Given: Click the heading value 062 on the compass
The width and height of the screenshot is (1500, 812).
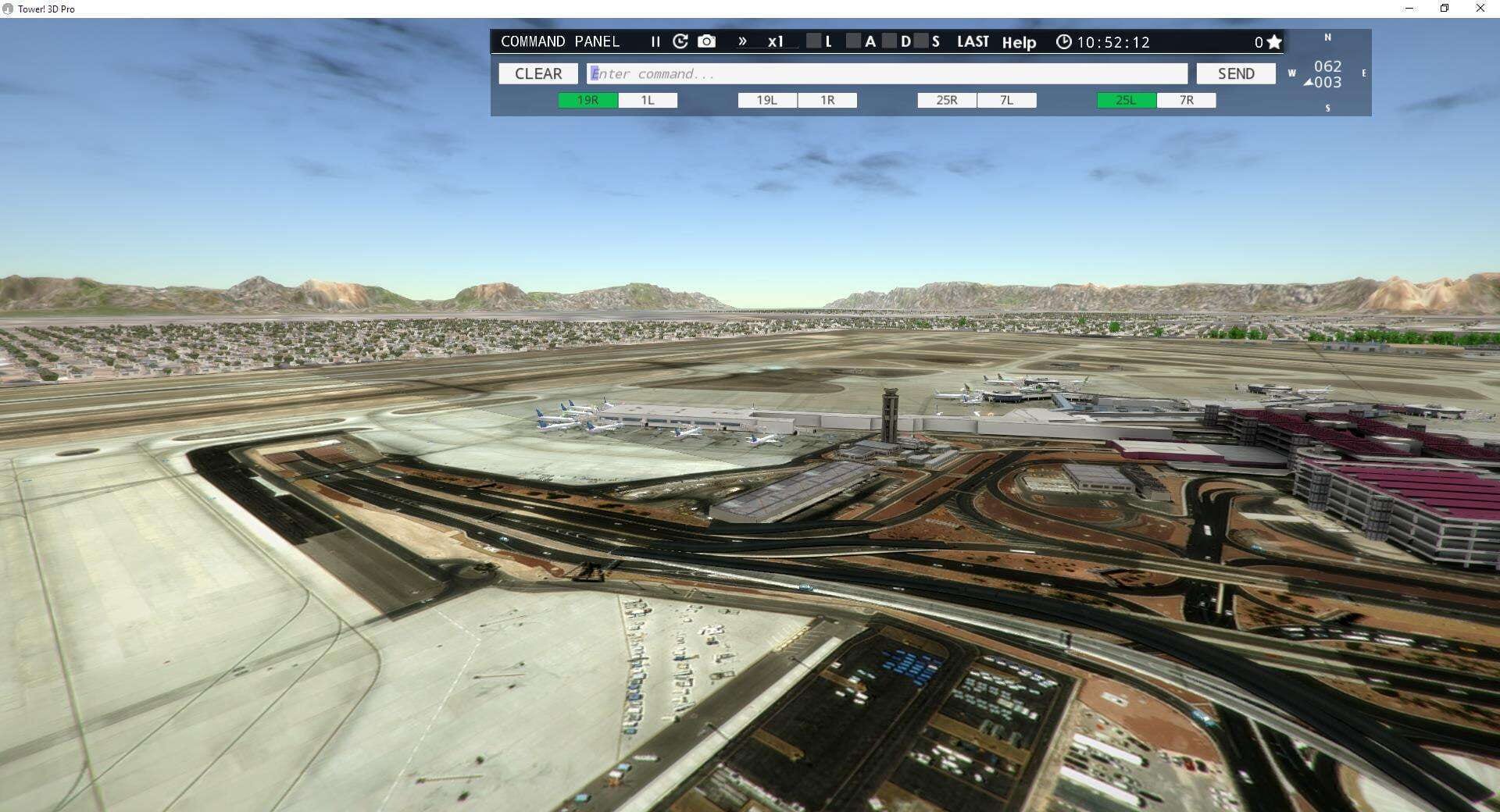Looking at the screenshot, I should click(1327, 67).
